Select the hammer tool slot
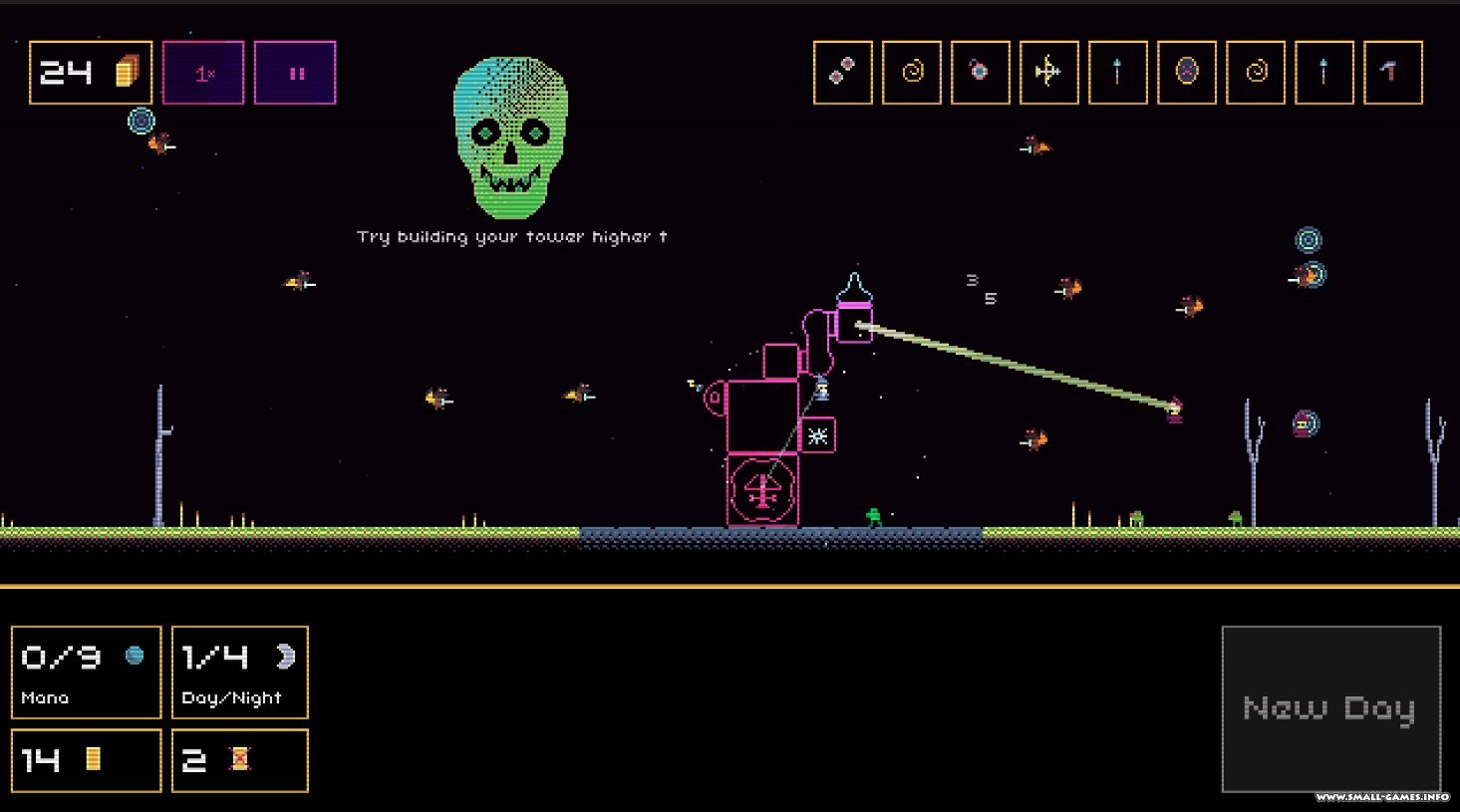The image size is (1460, 812). [1392, 72]
